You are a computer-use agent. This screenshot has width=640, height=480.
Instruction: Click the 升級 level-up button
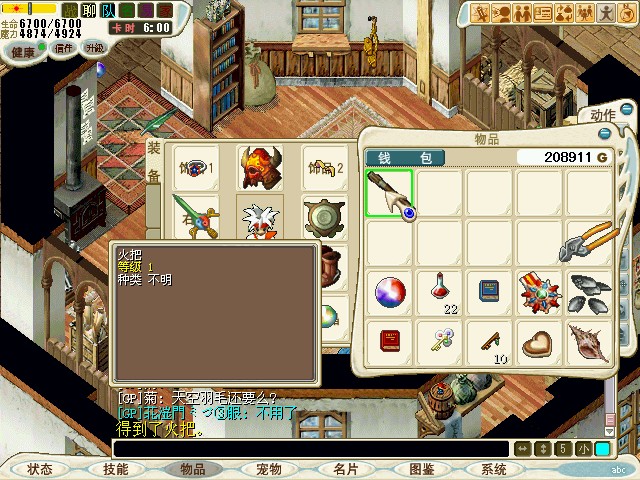pyautogui.click(x=95, y=48)
